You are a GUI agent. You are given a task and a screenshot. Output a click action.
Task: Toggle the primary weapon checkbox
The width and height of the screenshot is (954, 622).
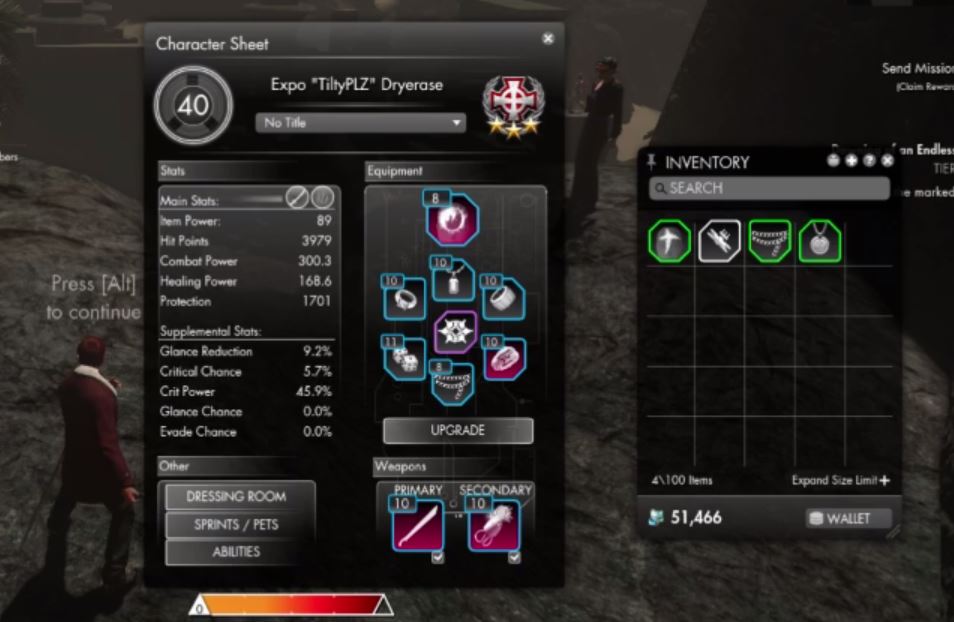437,558
